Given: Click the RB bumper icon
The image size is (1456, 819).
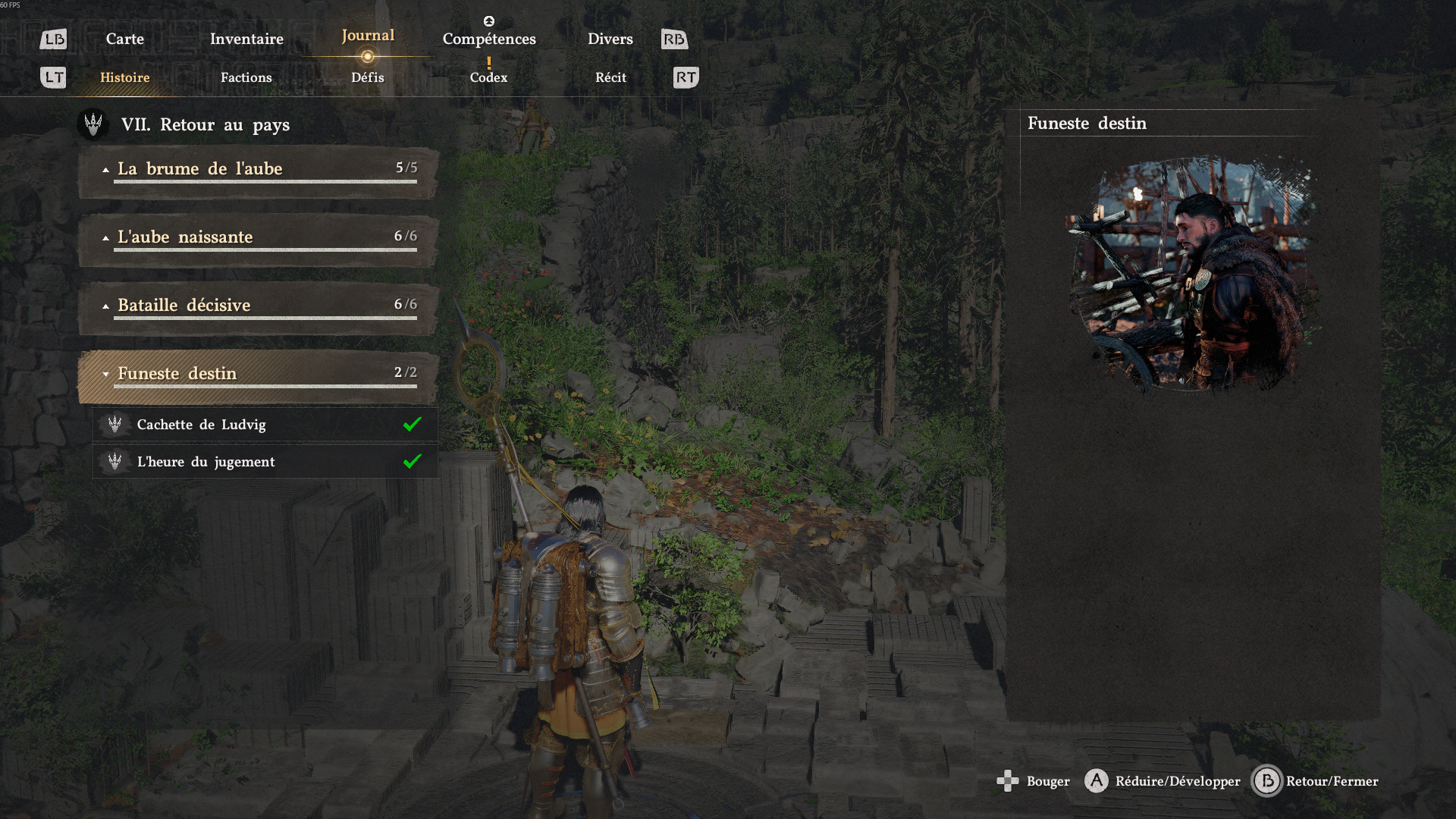Looking at the screenshot, I should pyautogui.click(x=674, y=39).
